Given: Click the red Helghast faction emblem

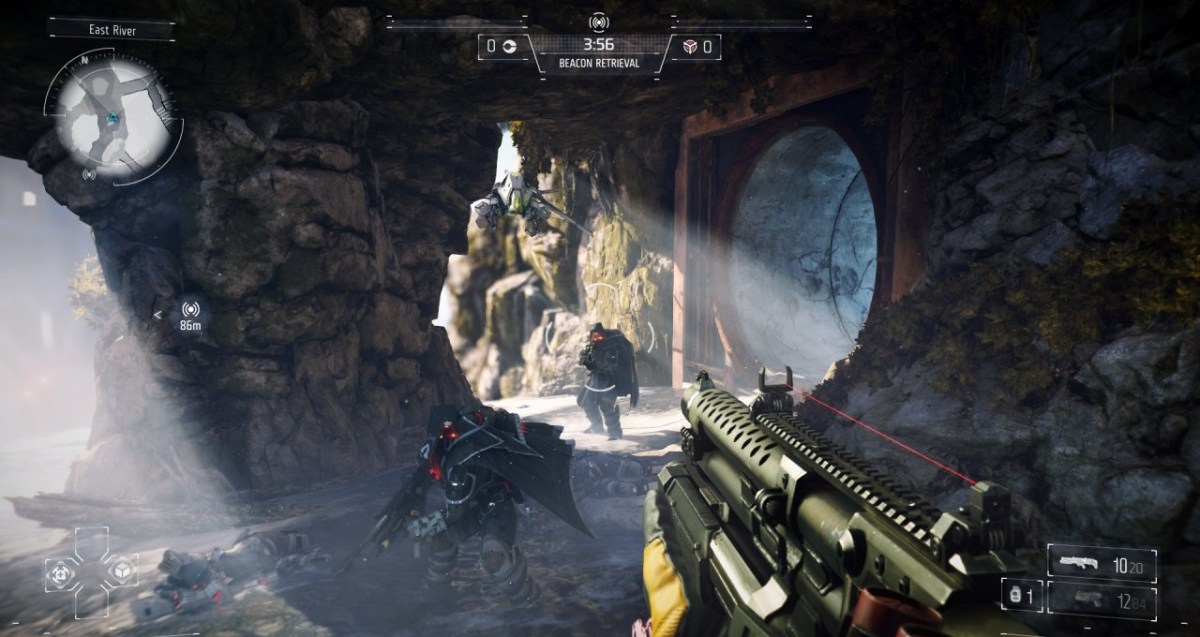Looking at the screenshot, I should click(x=690, y=46).
